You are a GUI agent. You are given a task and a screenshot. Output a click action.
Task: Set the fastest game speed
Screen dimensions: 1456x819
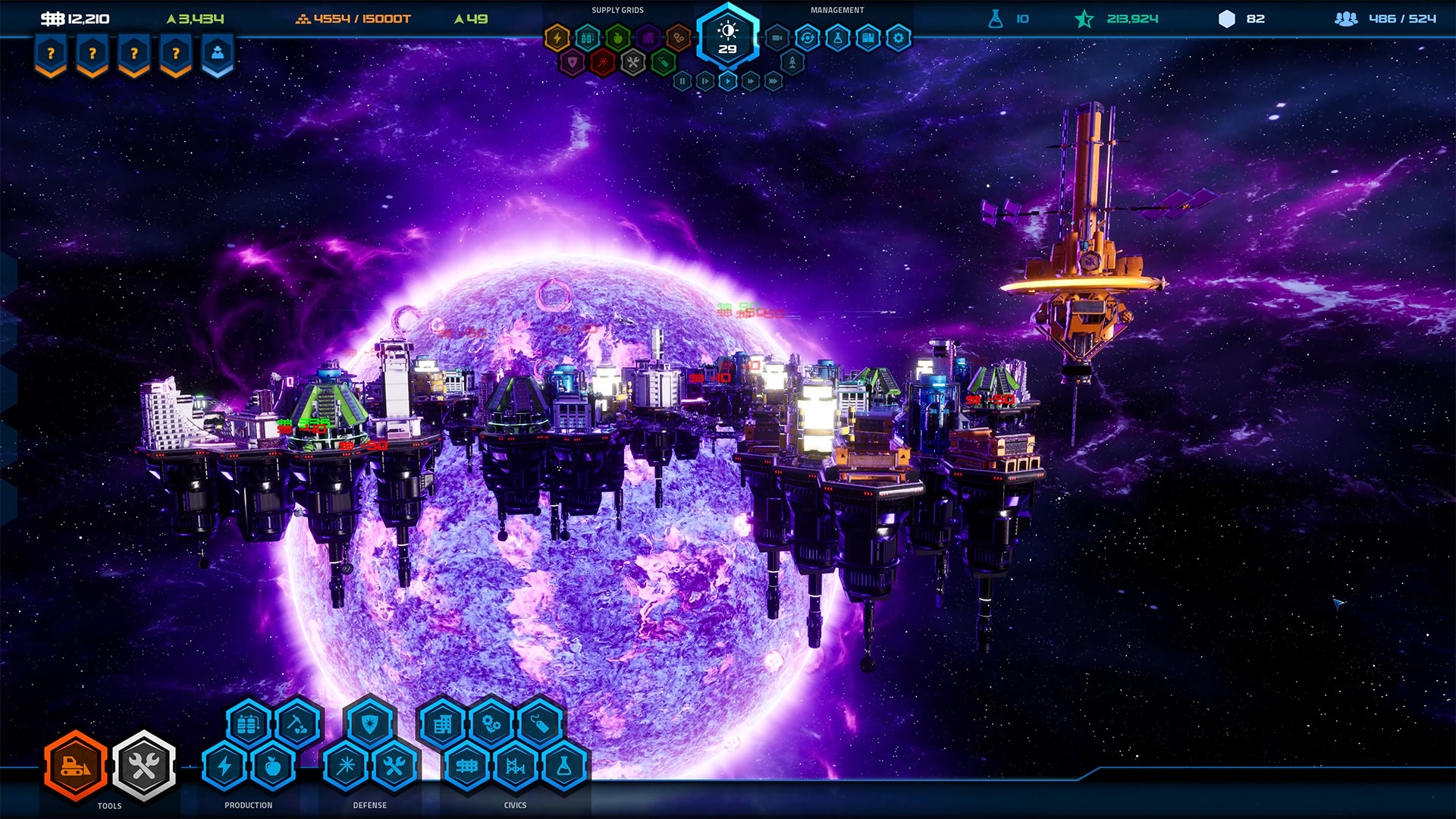773,81
